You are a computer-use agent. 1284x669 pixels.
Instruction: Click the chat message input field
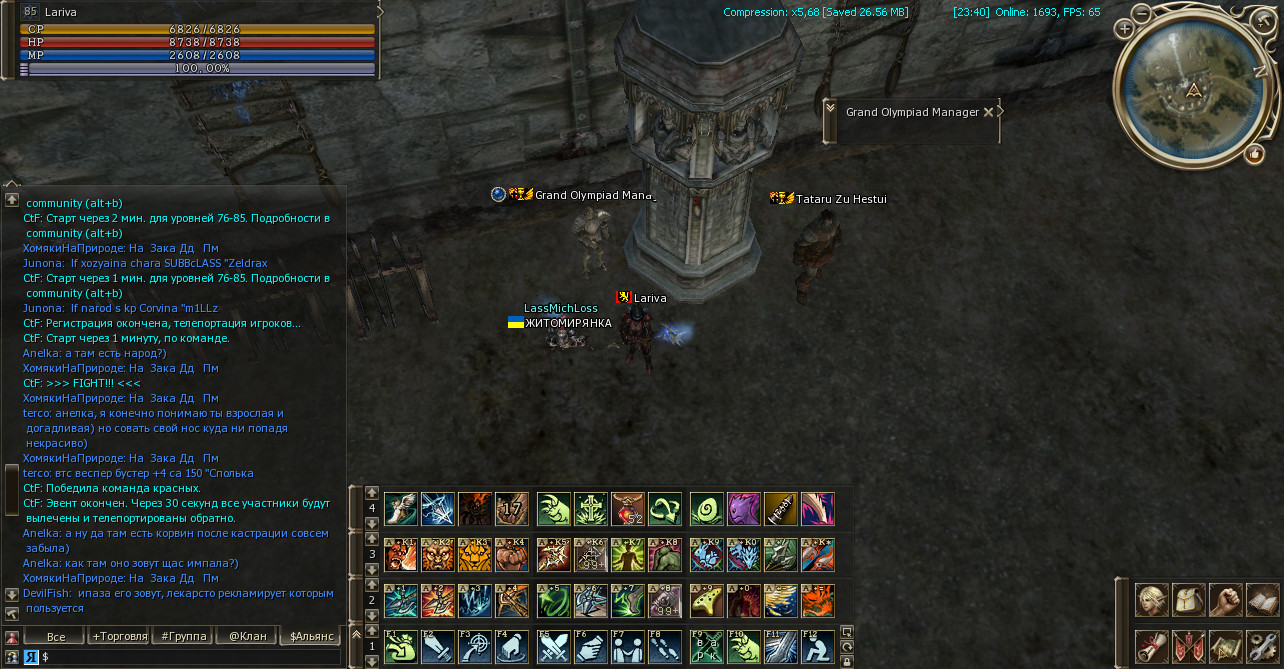click(x=190, y=657)
